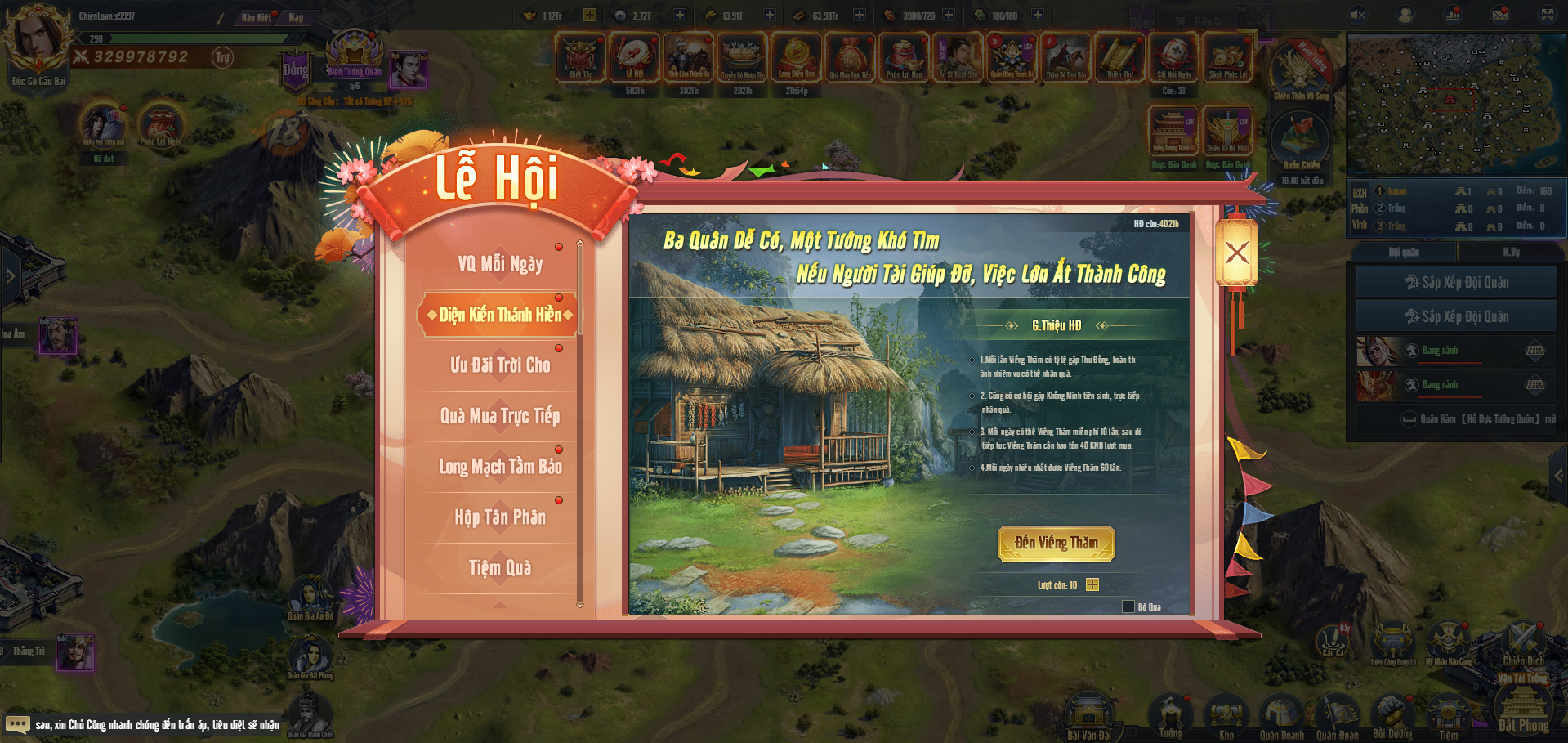Open the Kho storage icon
The image size is (1568, 743).
(1226, 715)
